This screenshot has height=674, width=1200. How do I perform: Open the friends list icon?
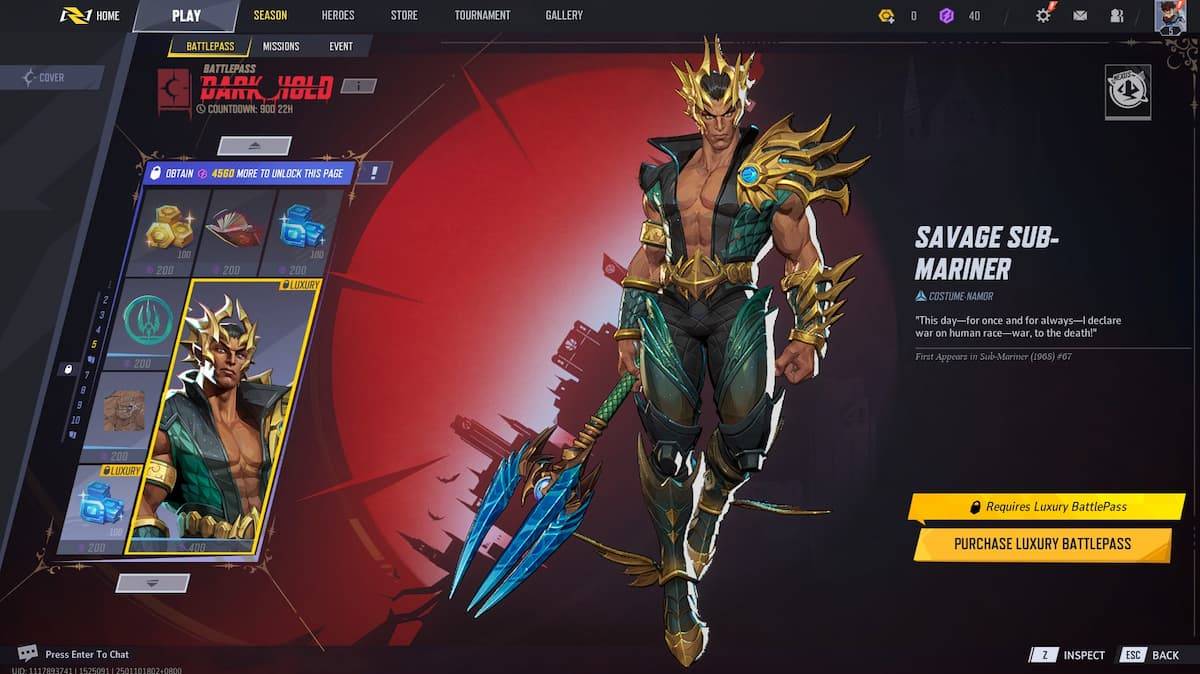[x=1116, y=15]
